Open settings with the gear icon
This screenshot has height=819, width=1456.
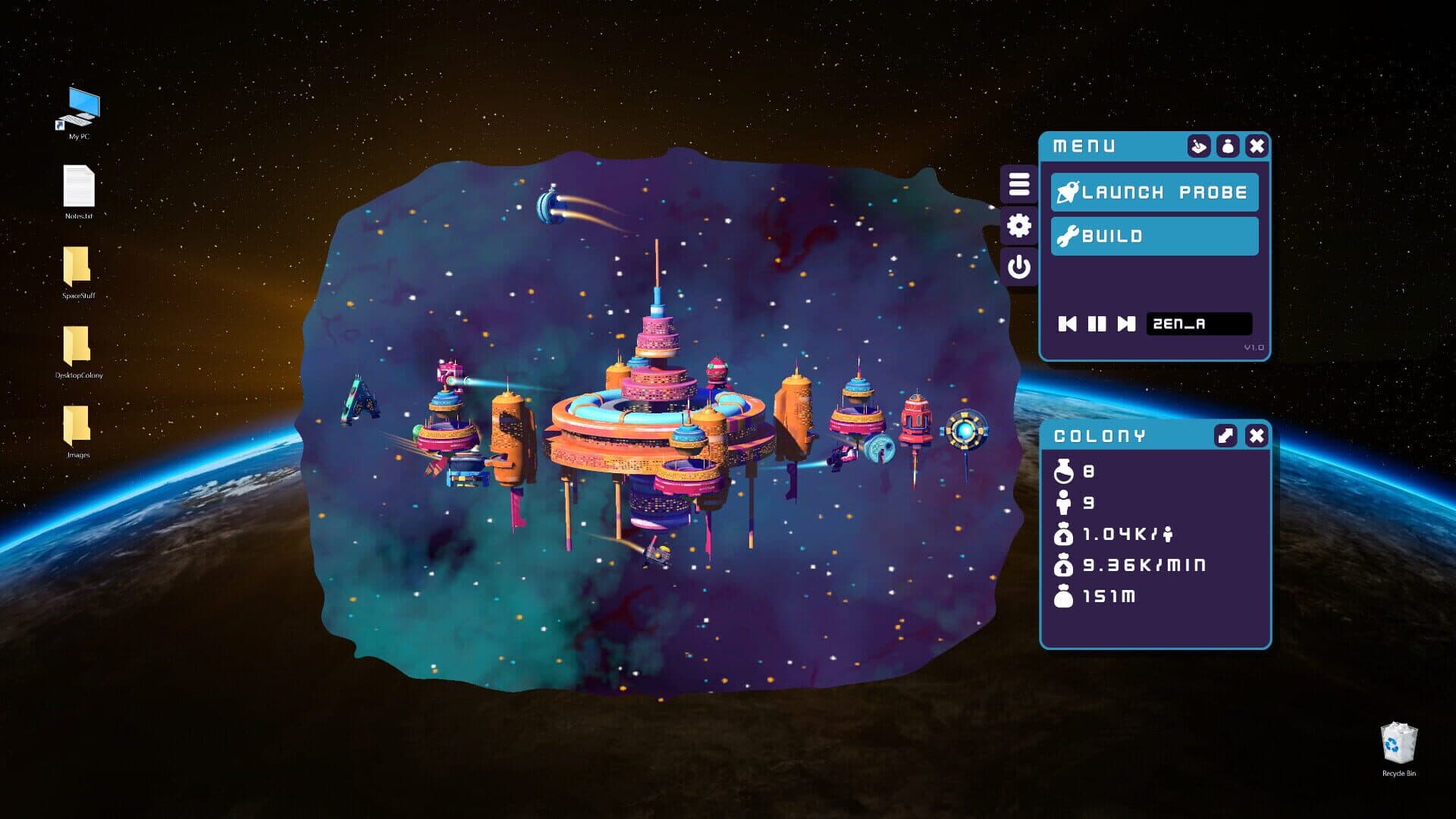point(1018,225)
